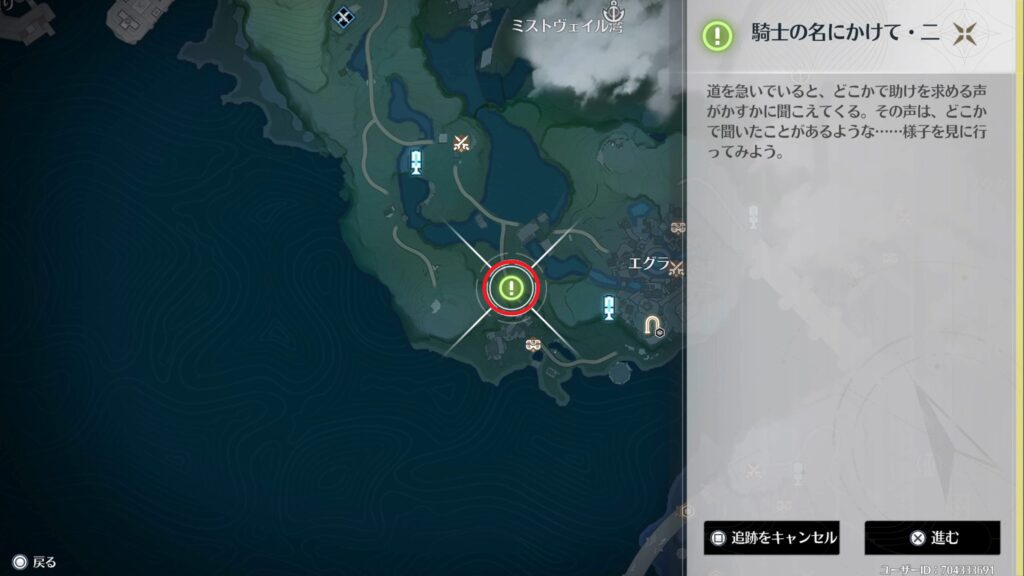Select the crossed swords marker by the lake
This screenshot has width=1024, height=576.
coord(461,144)
